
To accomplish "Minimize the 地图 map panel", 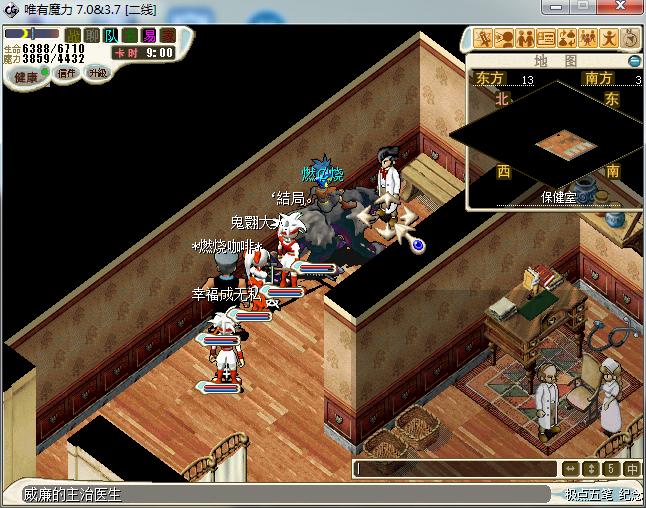I will [x=634, y=61].
